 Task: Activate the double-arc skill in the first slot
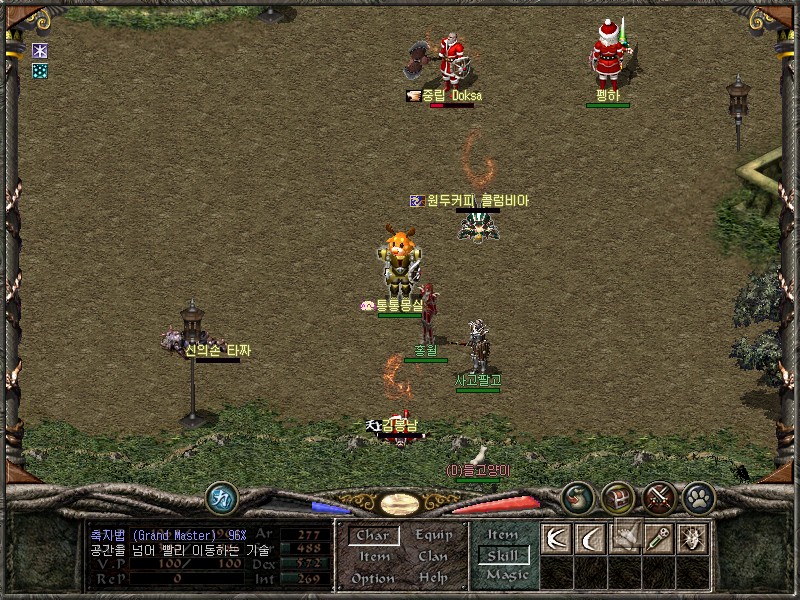coord(555,538)
